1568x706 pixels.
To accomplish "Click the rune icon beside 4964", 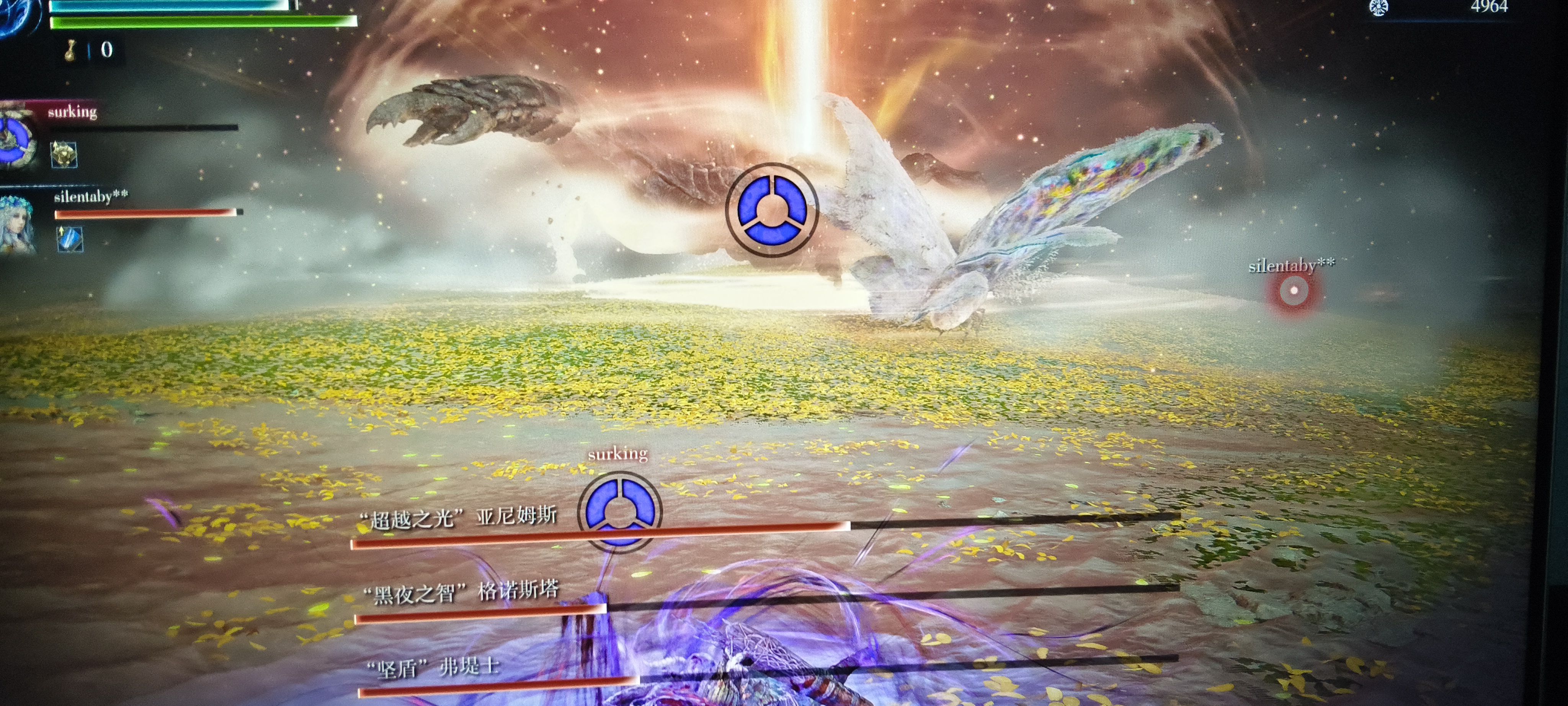I will (1379, 7).
